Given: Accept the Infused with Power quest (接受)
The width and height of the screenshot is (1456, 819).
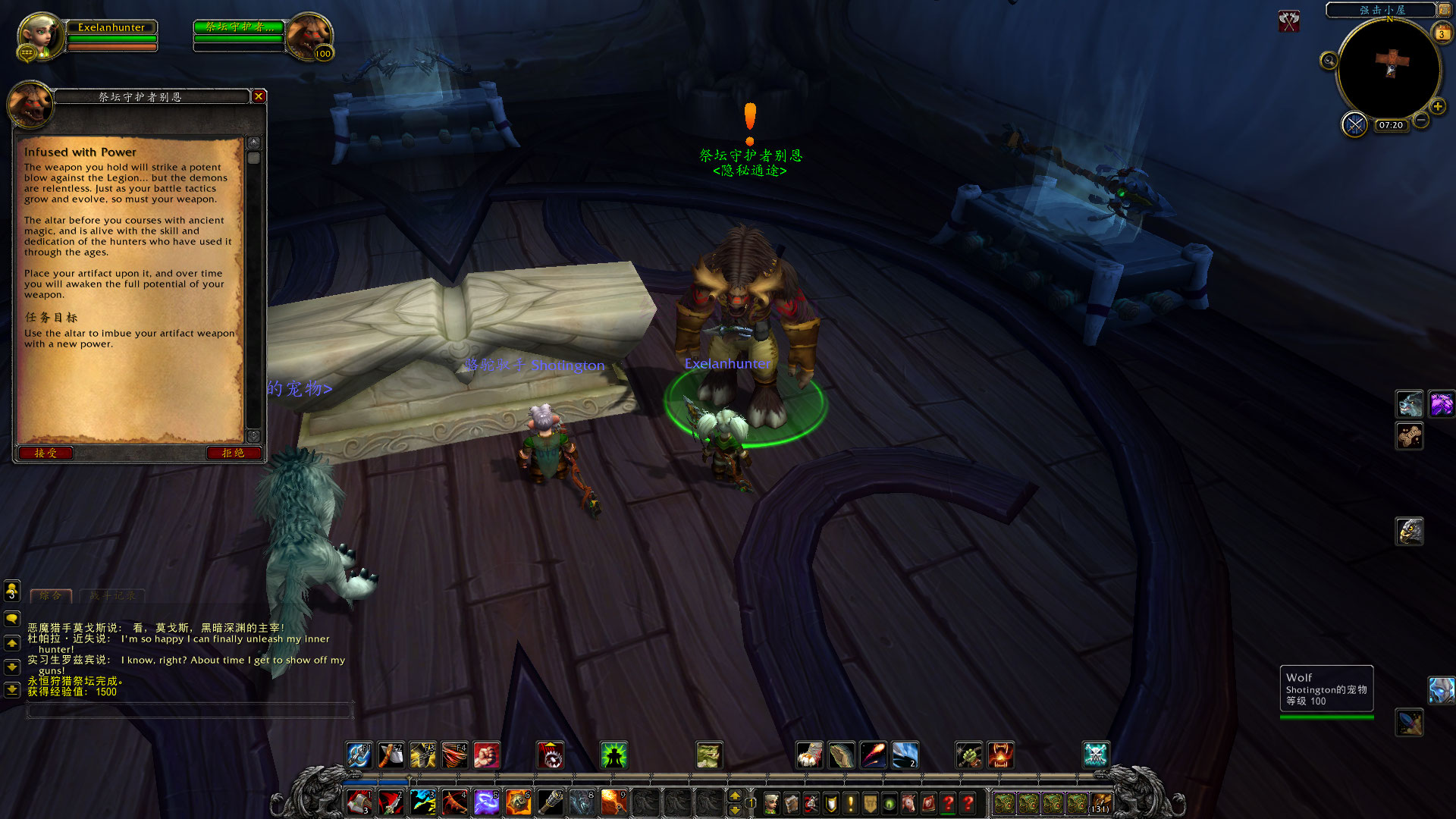Looking at the screenshot, I should (x=45, y=453).
